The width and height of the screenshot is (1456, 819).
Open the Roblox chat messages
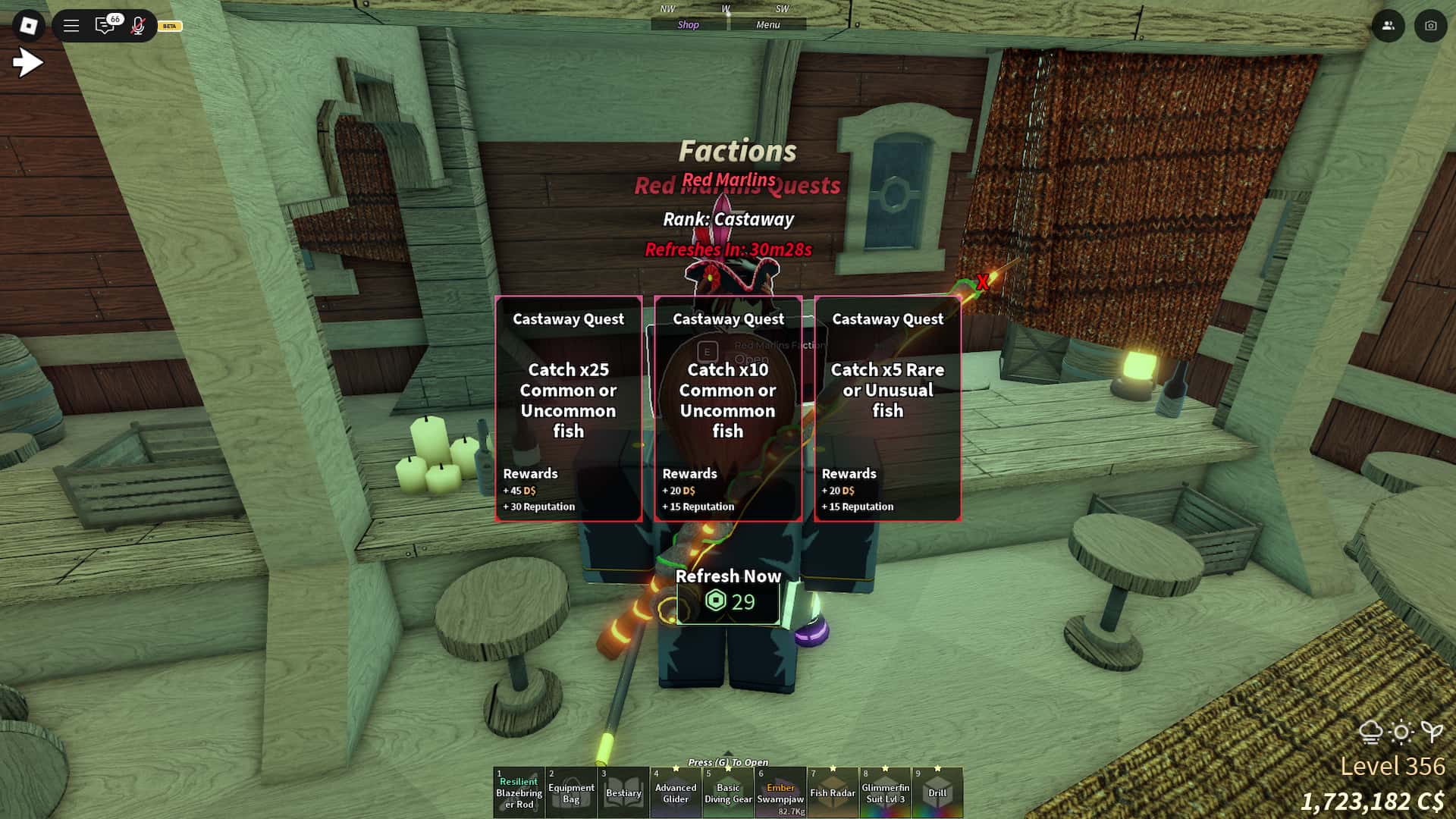tap(105, 26)
